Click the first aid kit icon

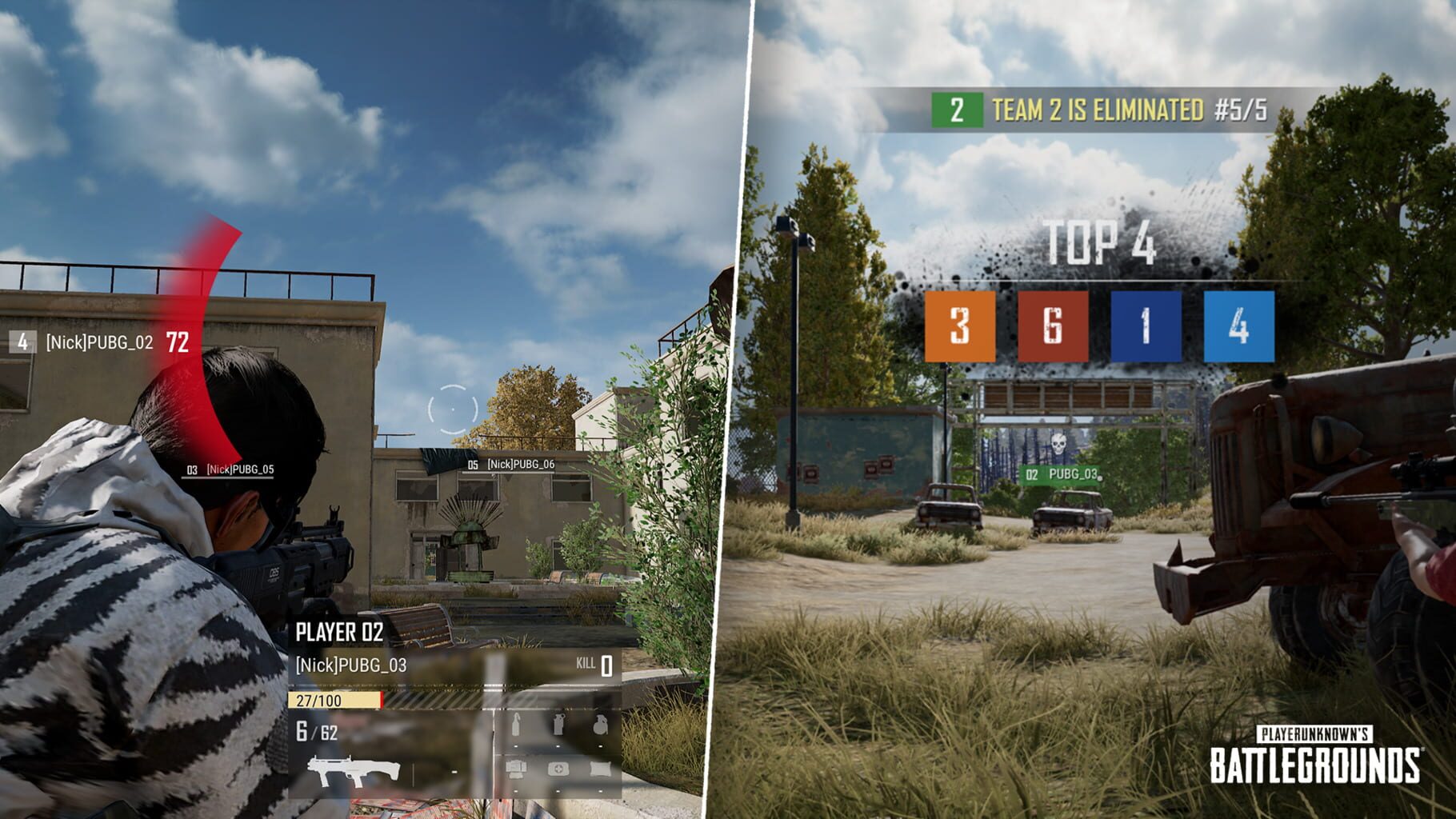tap(558, 770)
